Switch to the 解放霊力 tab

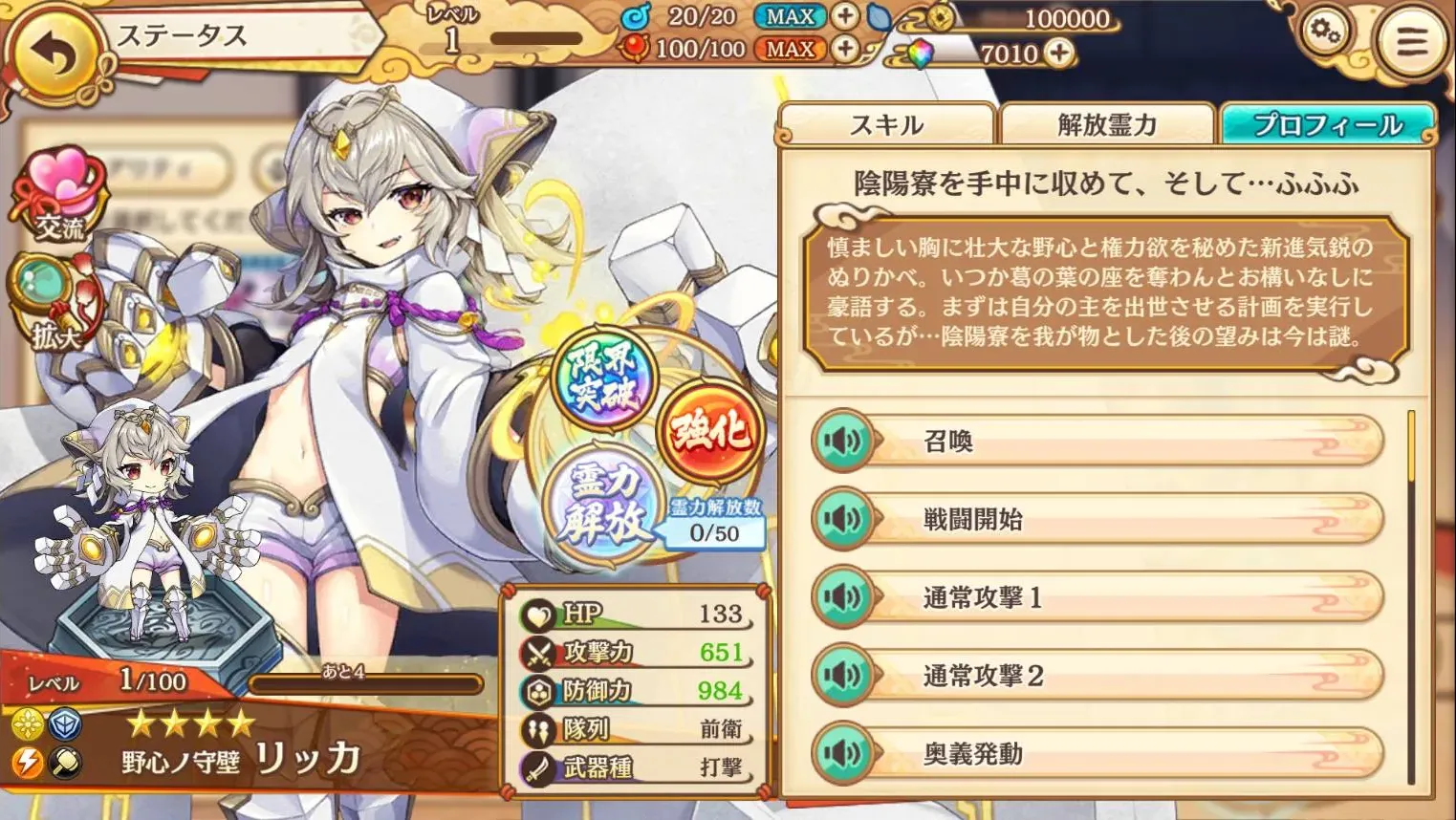(1107, 124)
